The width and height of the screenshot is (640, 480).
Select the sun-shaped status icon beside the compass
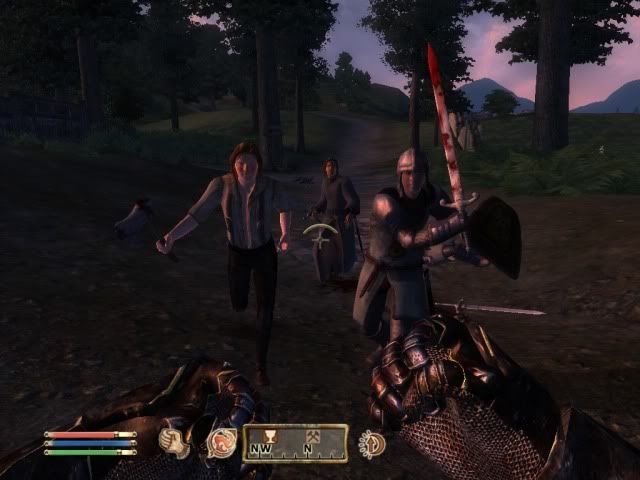(372, 443)
